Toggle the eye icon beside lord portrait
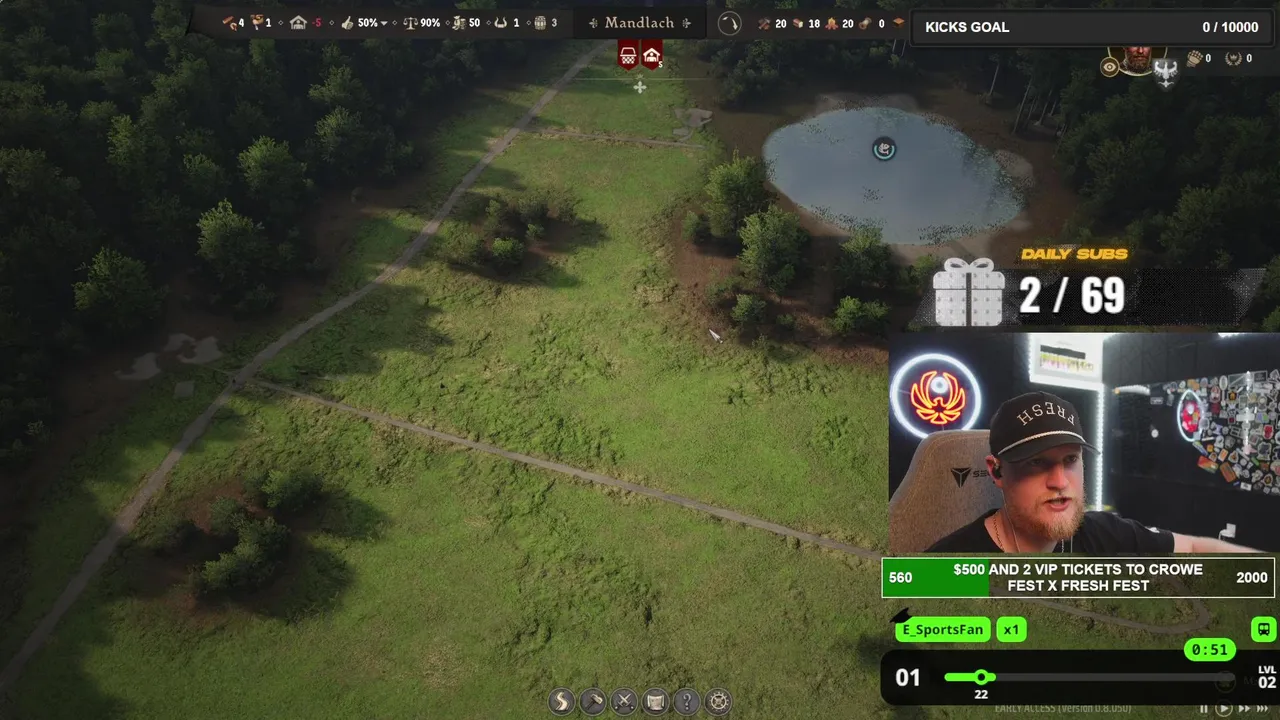Screen dimensions: 1280x720 1109,67
